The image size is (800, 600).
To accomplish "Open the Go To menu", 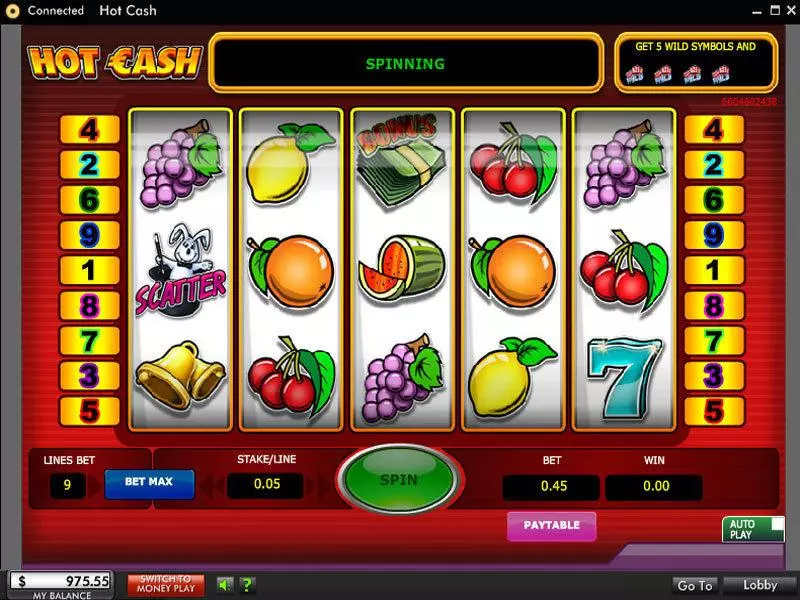I will (695, 585).
